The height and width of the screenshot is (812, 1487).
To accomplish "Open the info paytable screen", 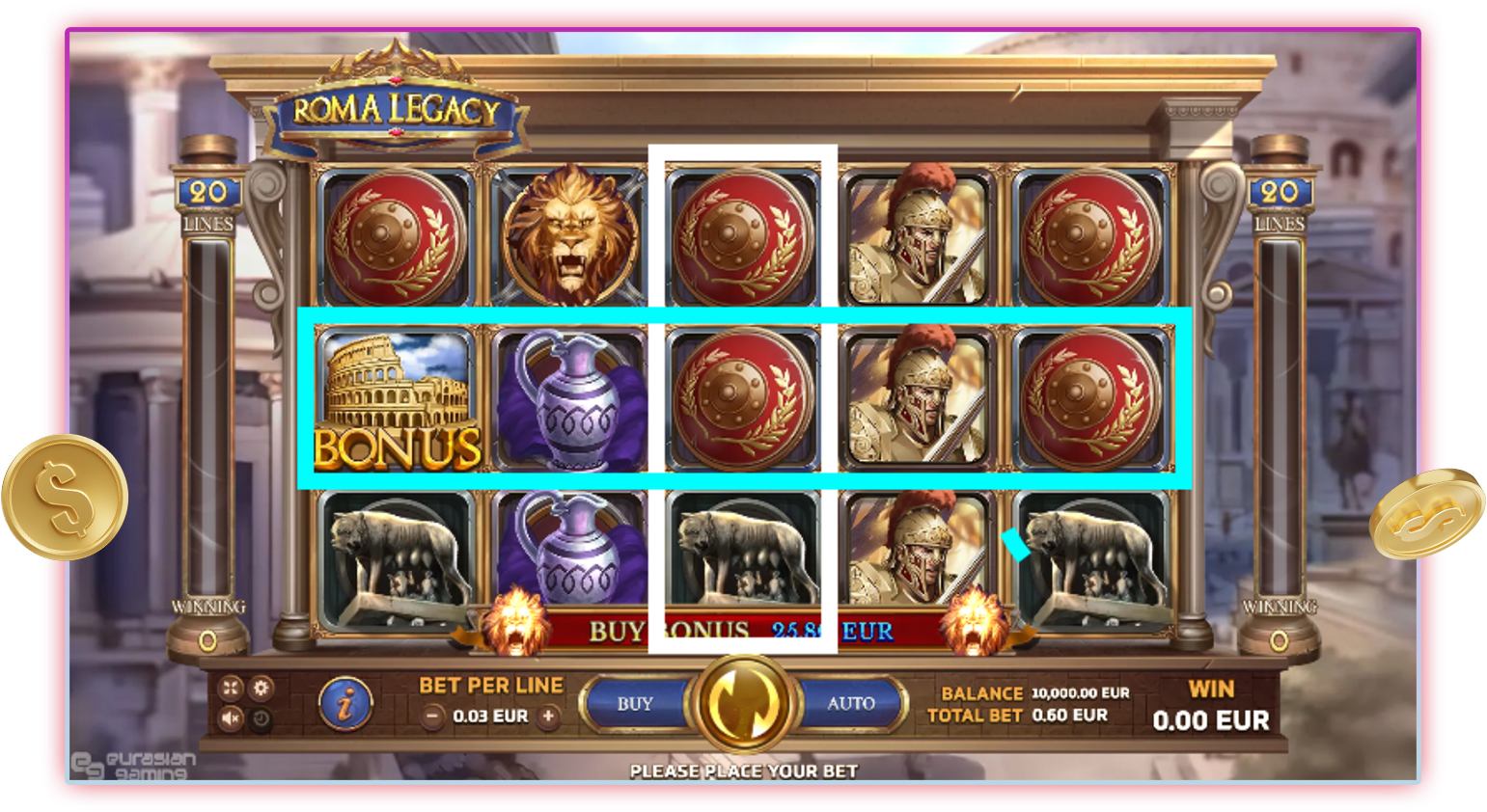I will pyautogui.click(x=345, y=704).
